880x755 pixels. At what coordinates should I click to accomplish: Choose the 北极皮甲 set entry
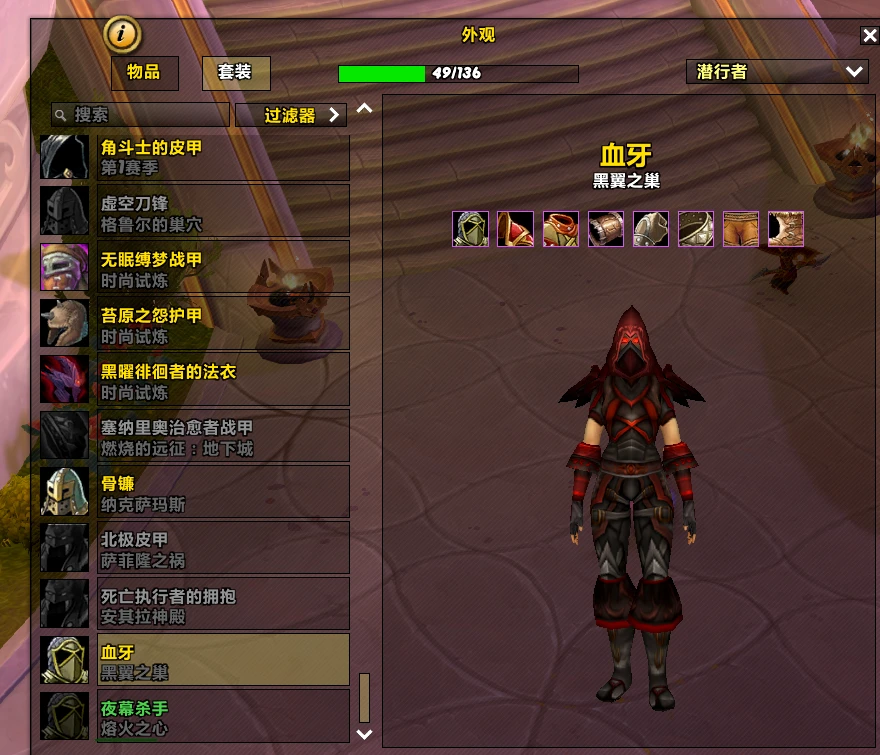(x=195, y=548)
